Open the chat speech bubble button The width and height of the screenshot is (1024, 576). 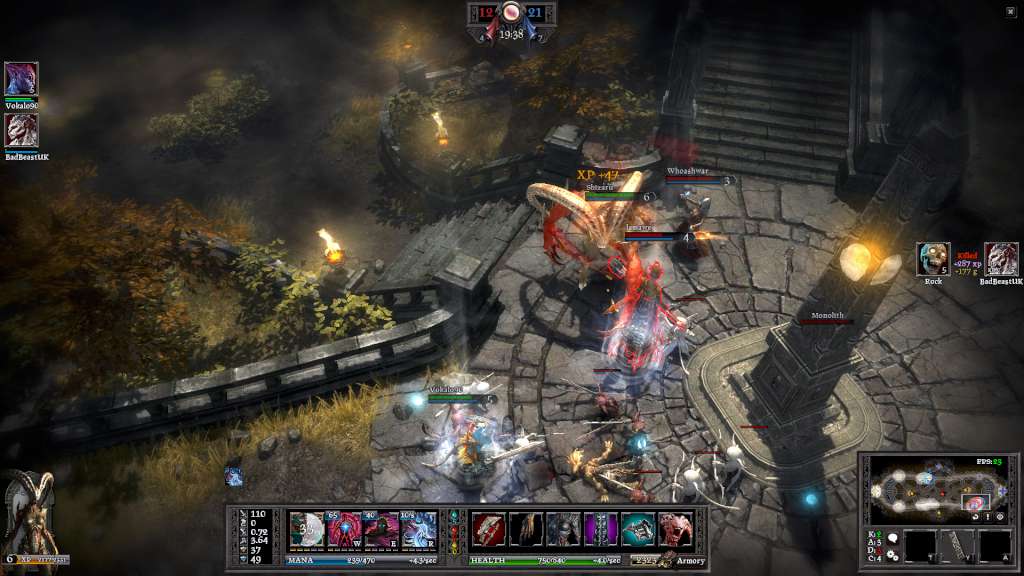tap(892, 538)
